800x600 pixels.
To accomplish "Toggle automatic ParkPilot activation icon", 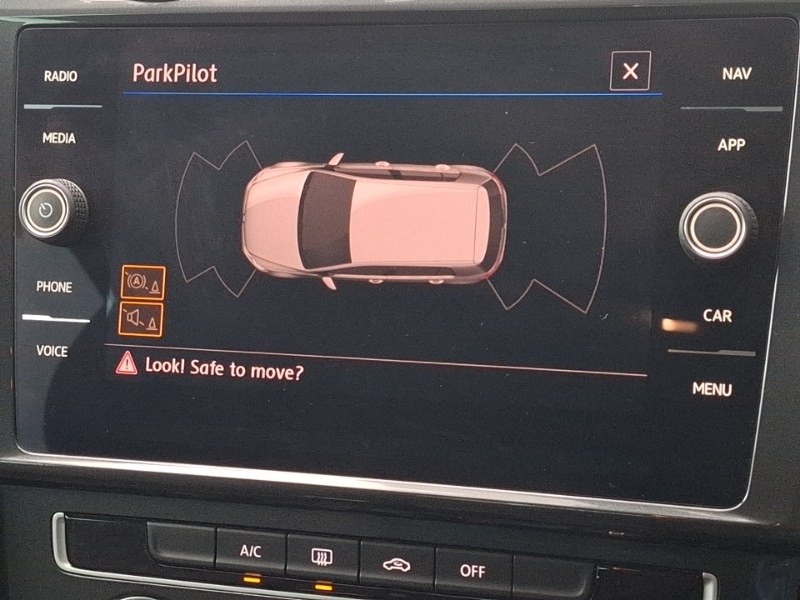I will click(142, 284).
